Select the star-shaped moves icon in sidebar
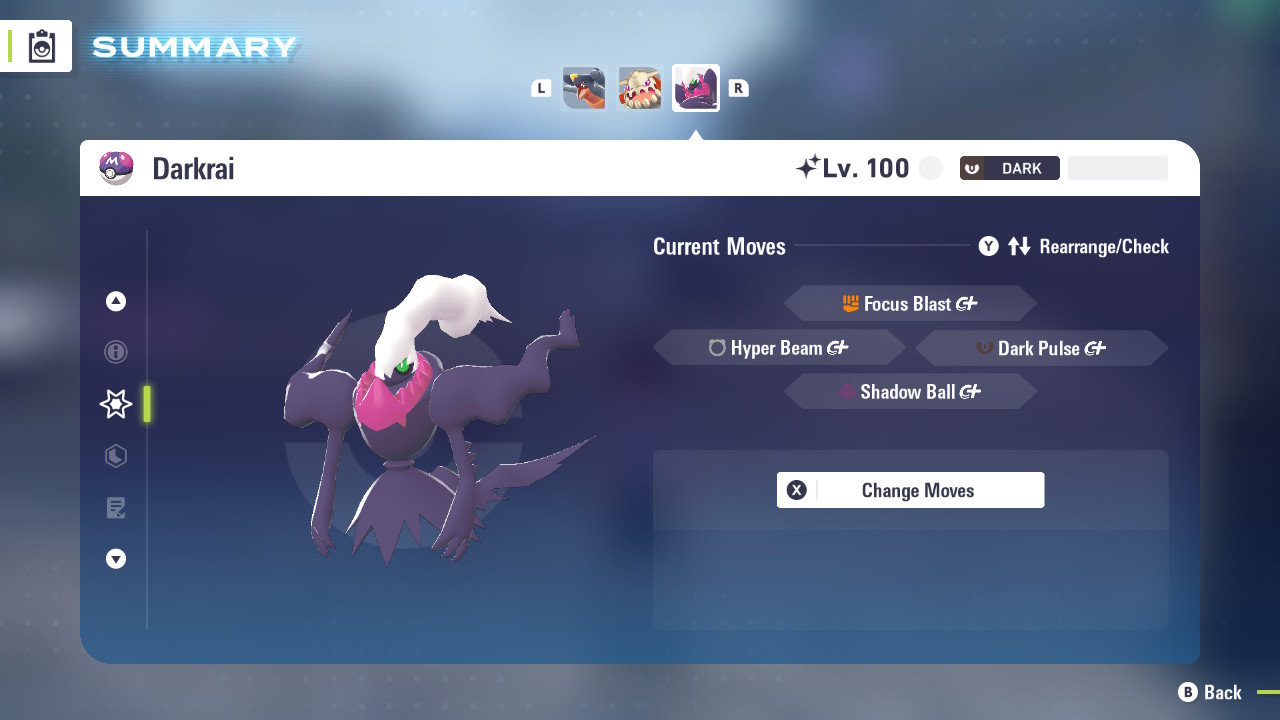Image resolution: width=1280 pixels, height=720 pixels. click(x=115, y=404)
